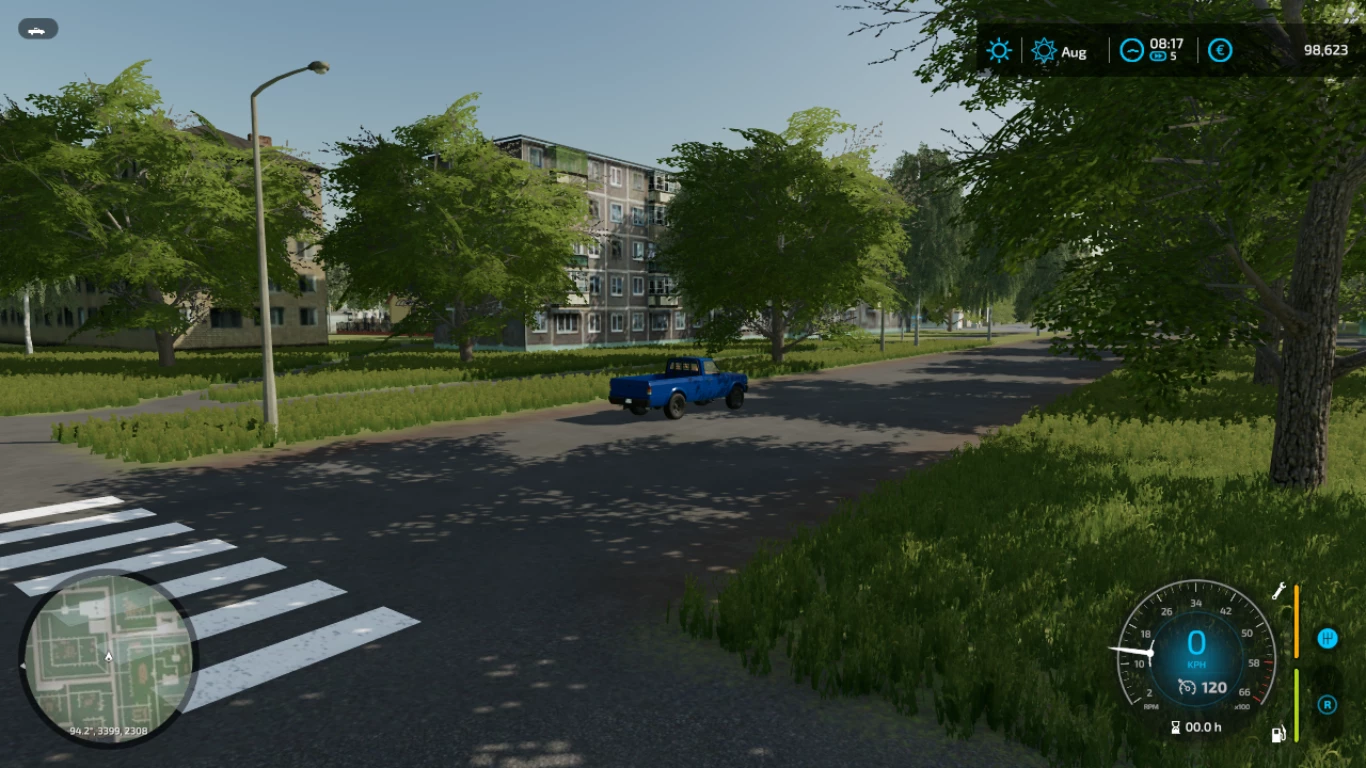
Task: Click the vehicle icon in the top-left corner
Action: (x=38, y=29)
